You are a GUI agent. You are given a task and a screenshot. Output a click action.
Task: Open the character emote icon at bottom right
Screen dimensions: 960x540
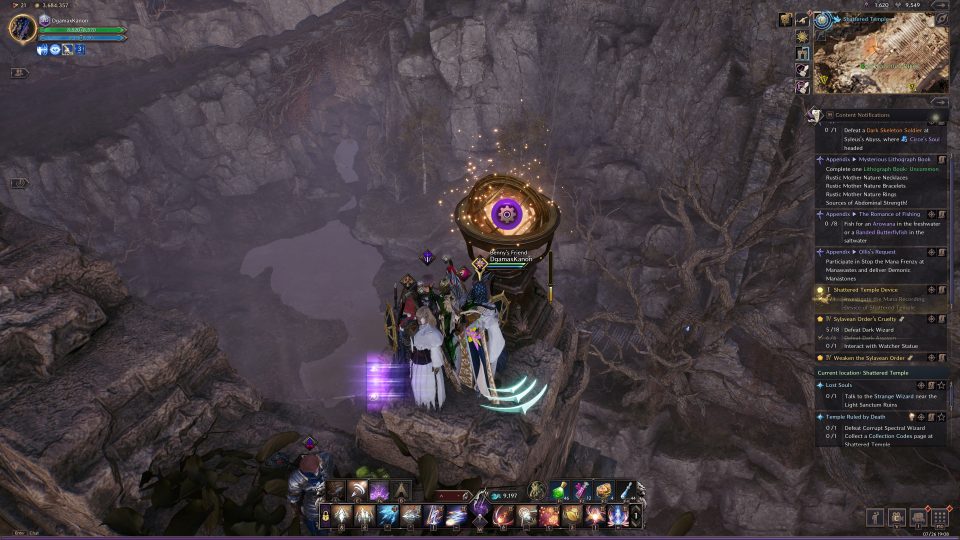[874, 517]
